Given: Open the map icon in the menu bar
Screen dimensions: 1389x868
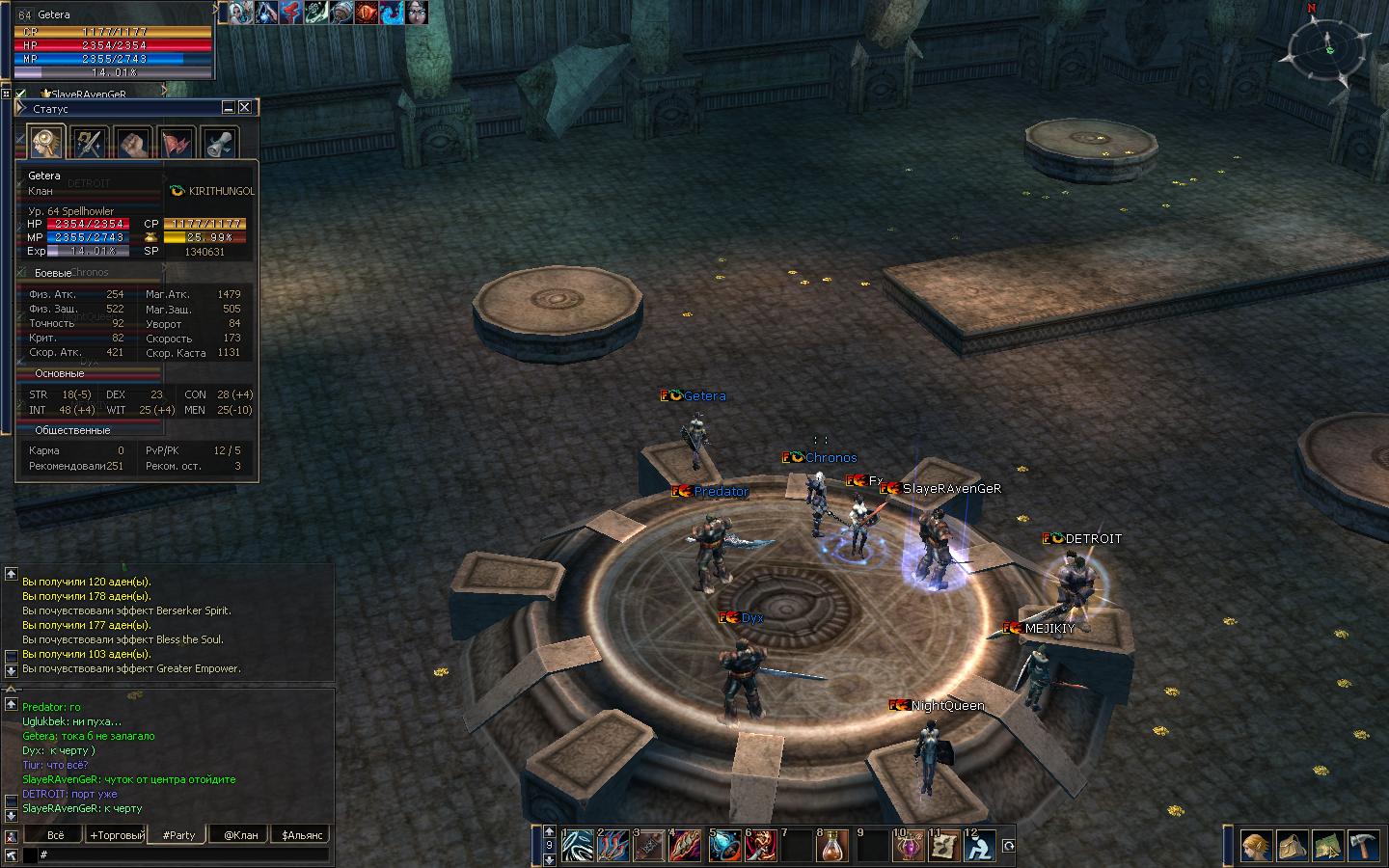Looking at the screenshot, I should (1329, 847).
